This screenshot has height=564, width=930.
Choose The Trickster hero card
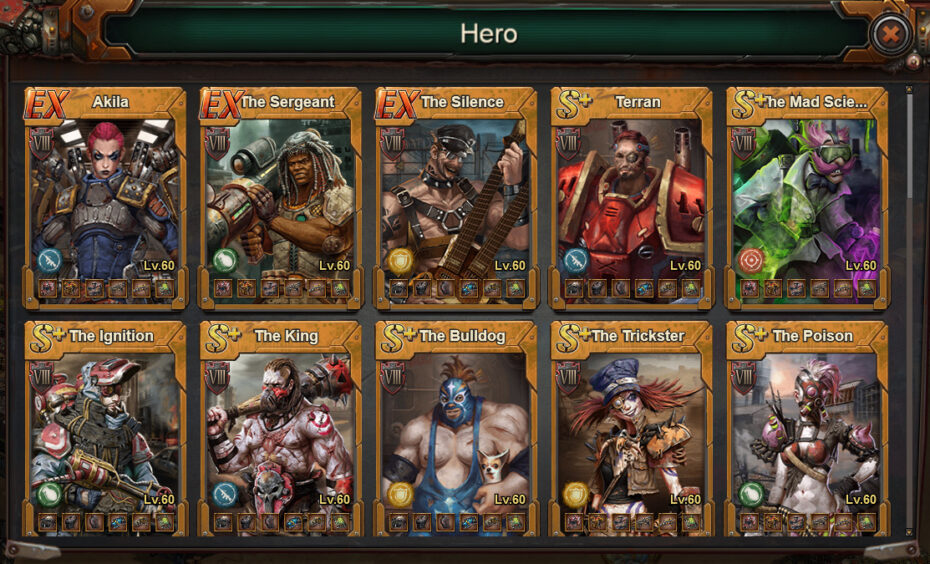pyautogui.click(x=632, y=428)
